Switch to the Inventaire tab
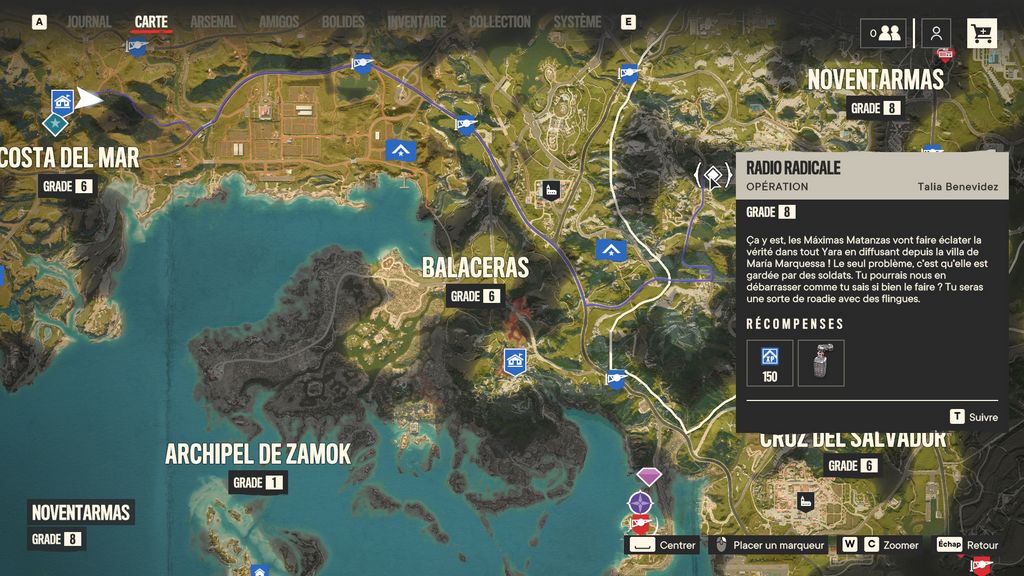The image size is (1024, 576). pos(416,22)
